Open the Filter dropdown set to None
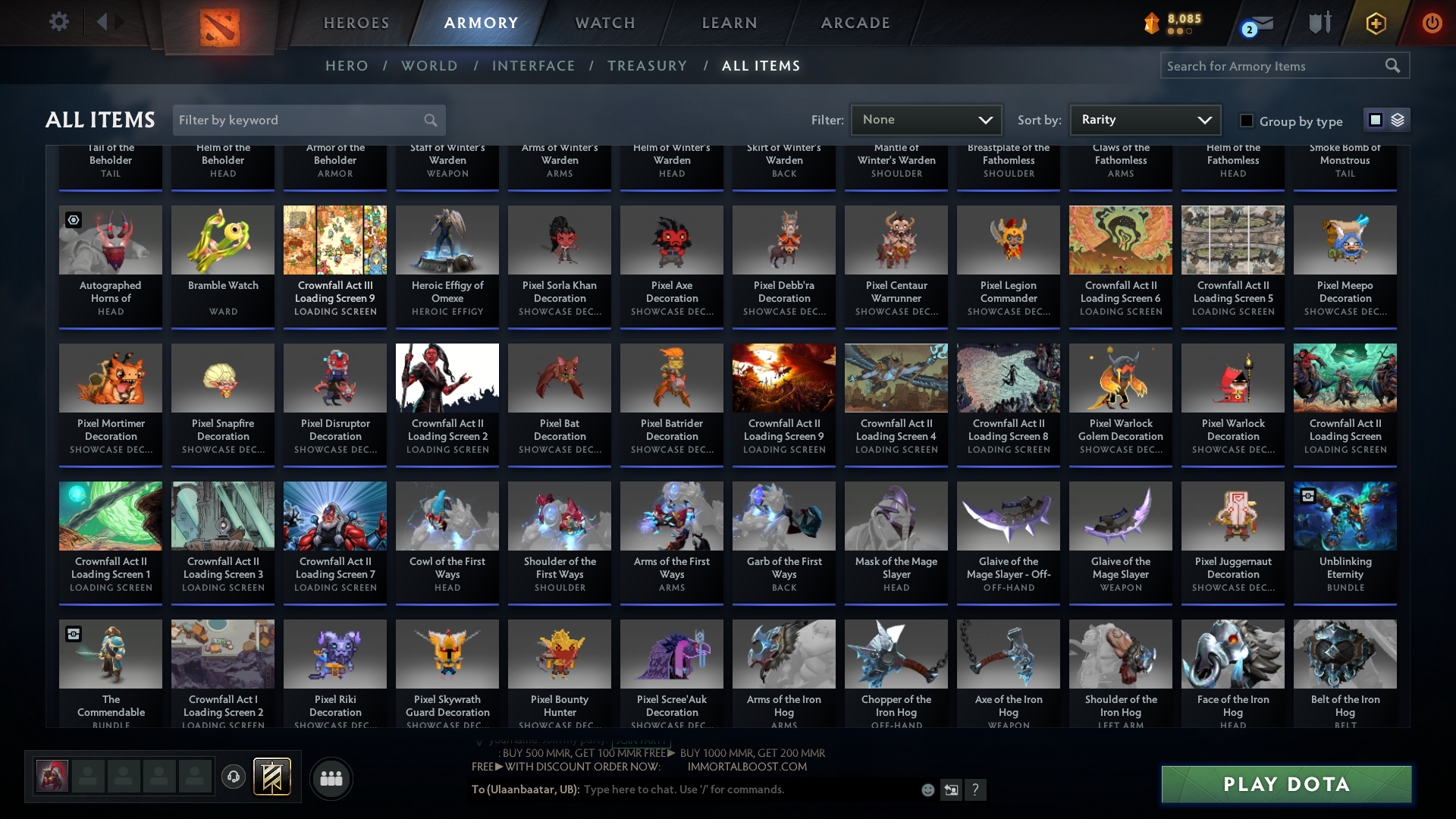The height and width of the screenshot is (819, 1456). click(x=925, y=119)
